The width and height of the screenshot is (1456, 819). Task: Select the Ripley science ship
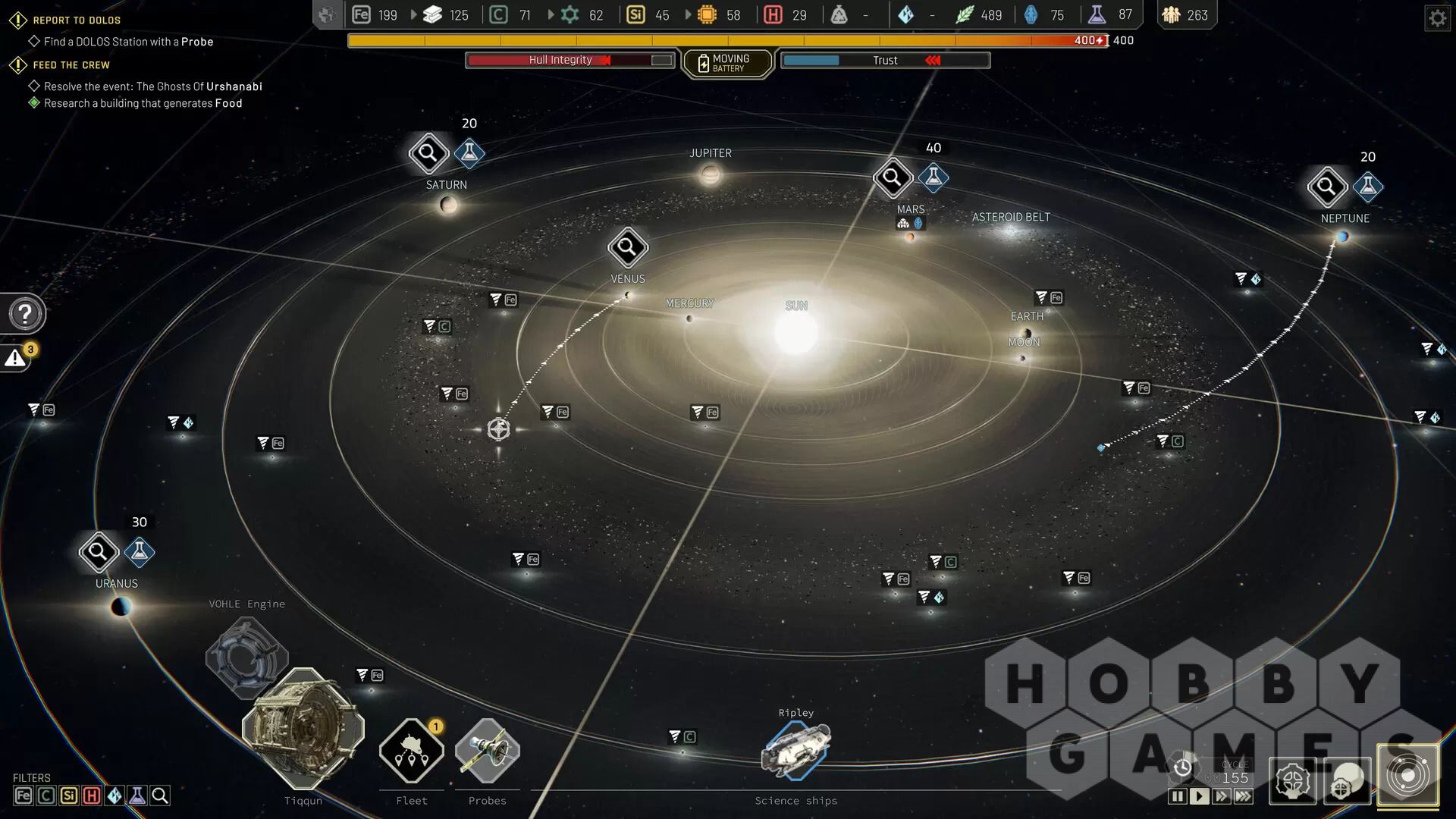[x=795, y=750]
